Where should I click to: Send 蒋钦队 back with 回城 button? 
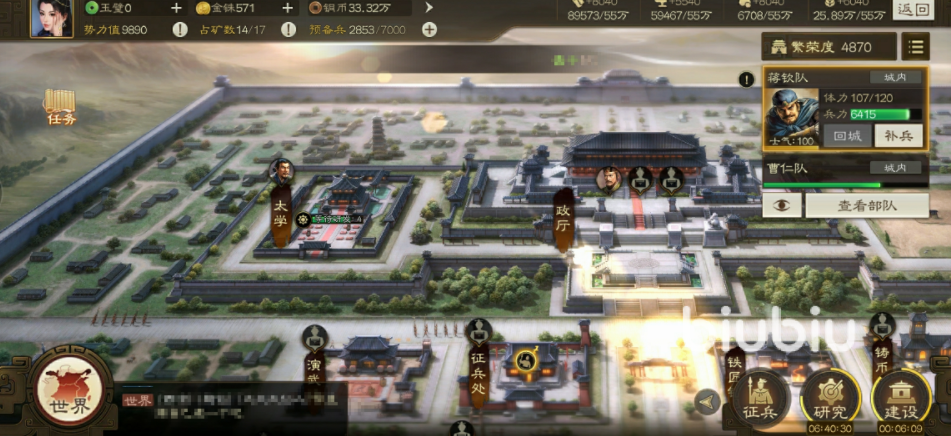pyautogui.click(x=846, y=136)
